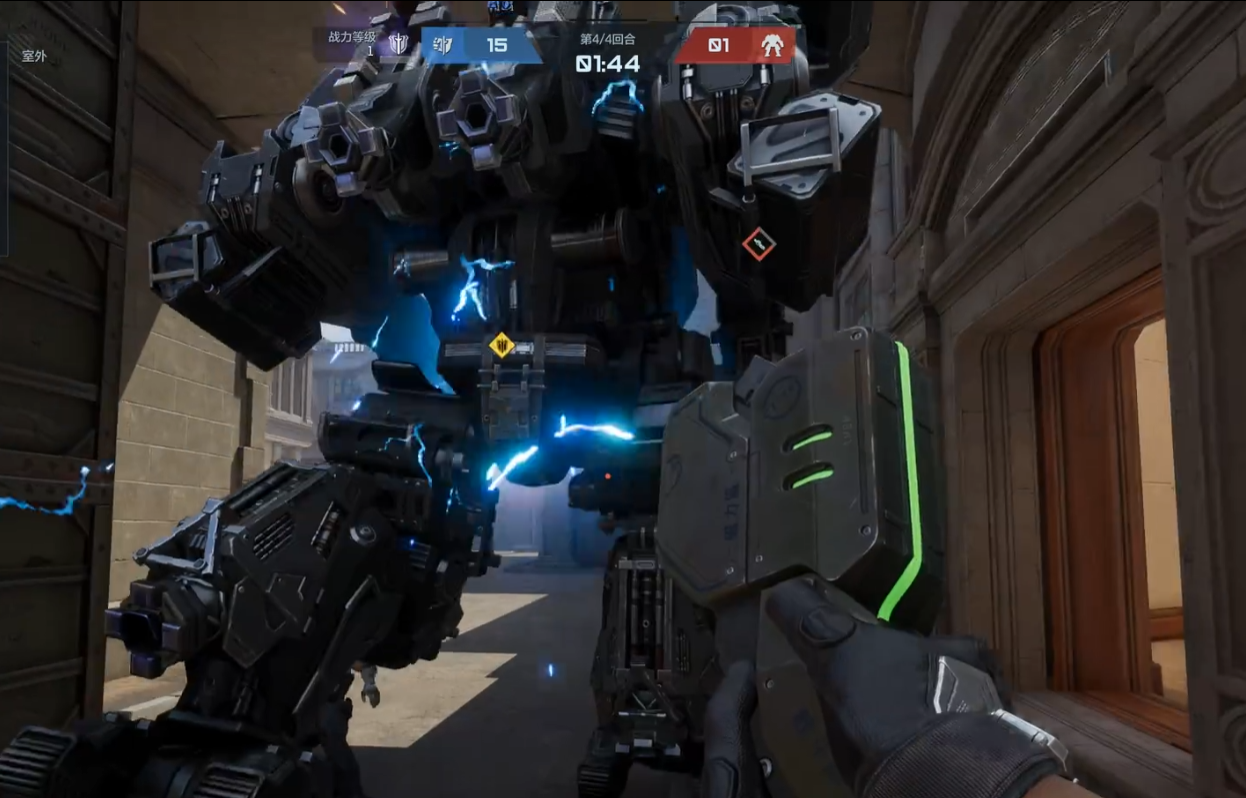Click the yellow diamond weak-point marker
The width and height of the screenshot is (1246, 798).
pos(501,346)
